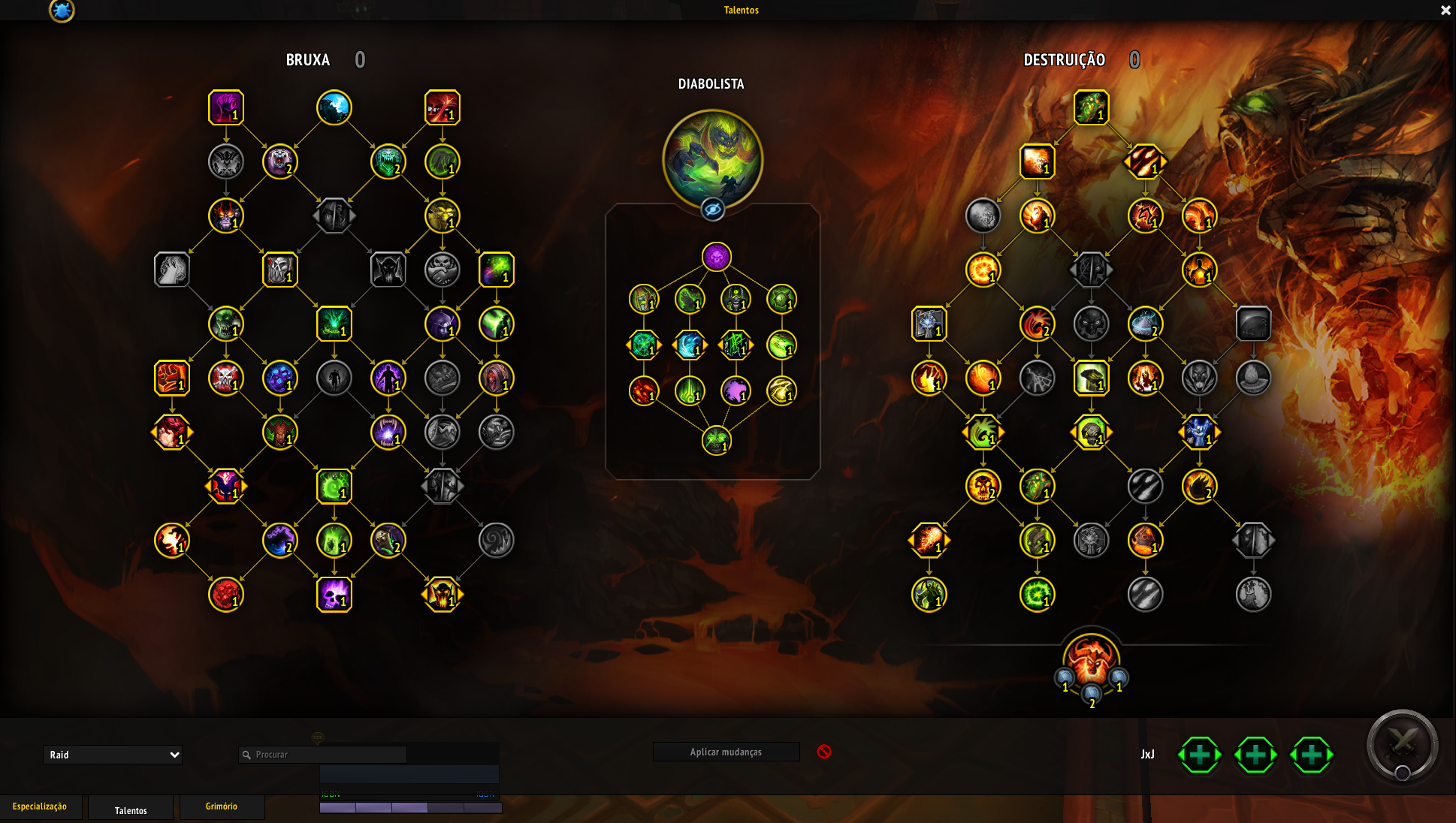The height and width of the screenshot is (823, 1456).
Task: Toggle the eye icon below Diabolista portrait
Action: [712, 210]
